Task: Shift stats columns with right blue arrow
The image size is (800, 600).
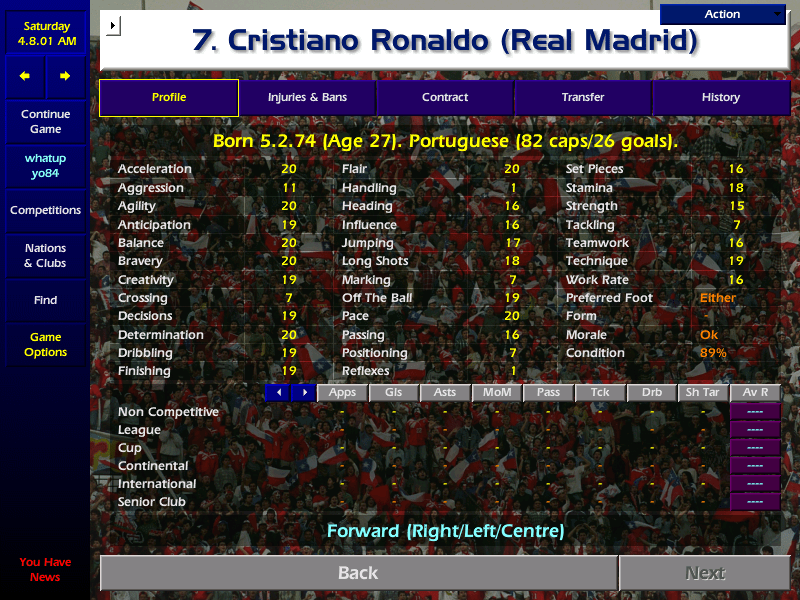Action: tap(303, 393)
